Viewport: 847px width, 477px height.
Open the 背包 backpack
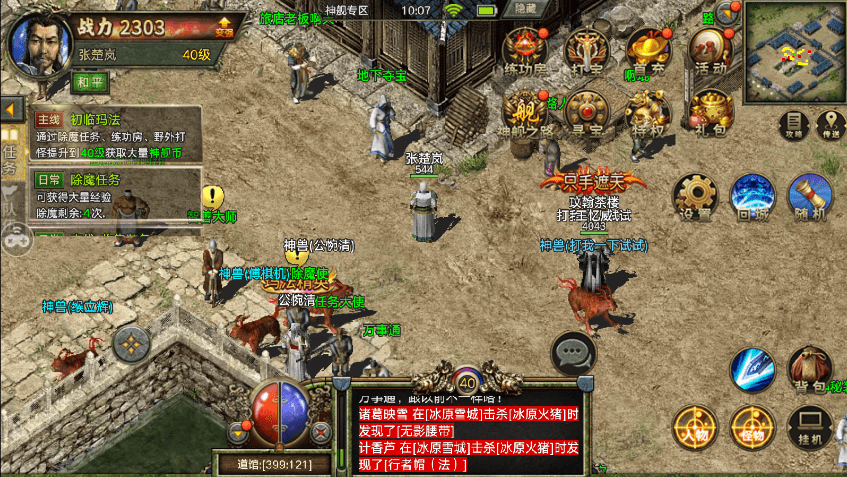[x=808, y=370]
